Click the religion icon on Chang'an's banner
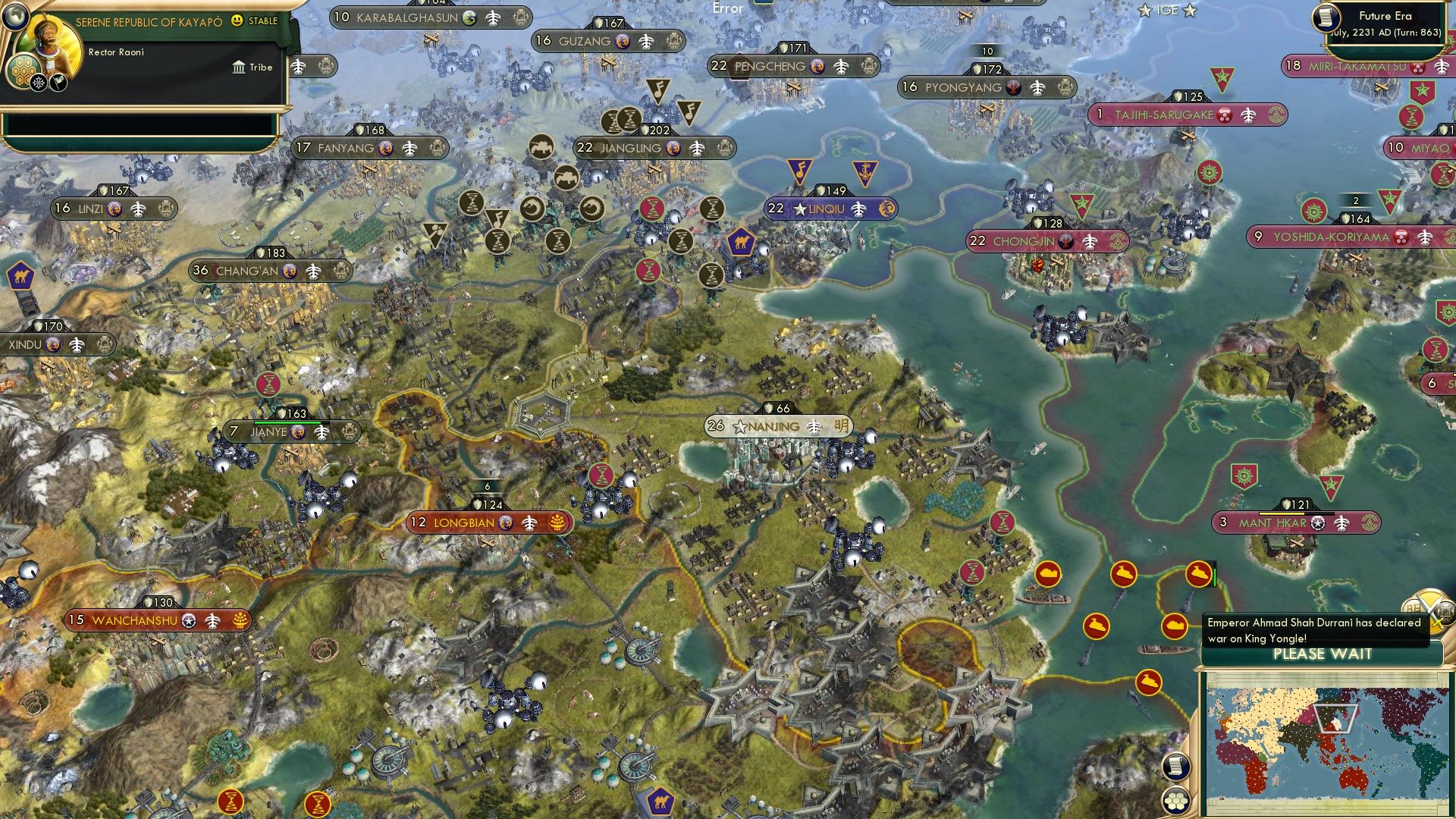 click(x=287, y=270)
